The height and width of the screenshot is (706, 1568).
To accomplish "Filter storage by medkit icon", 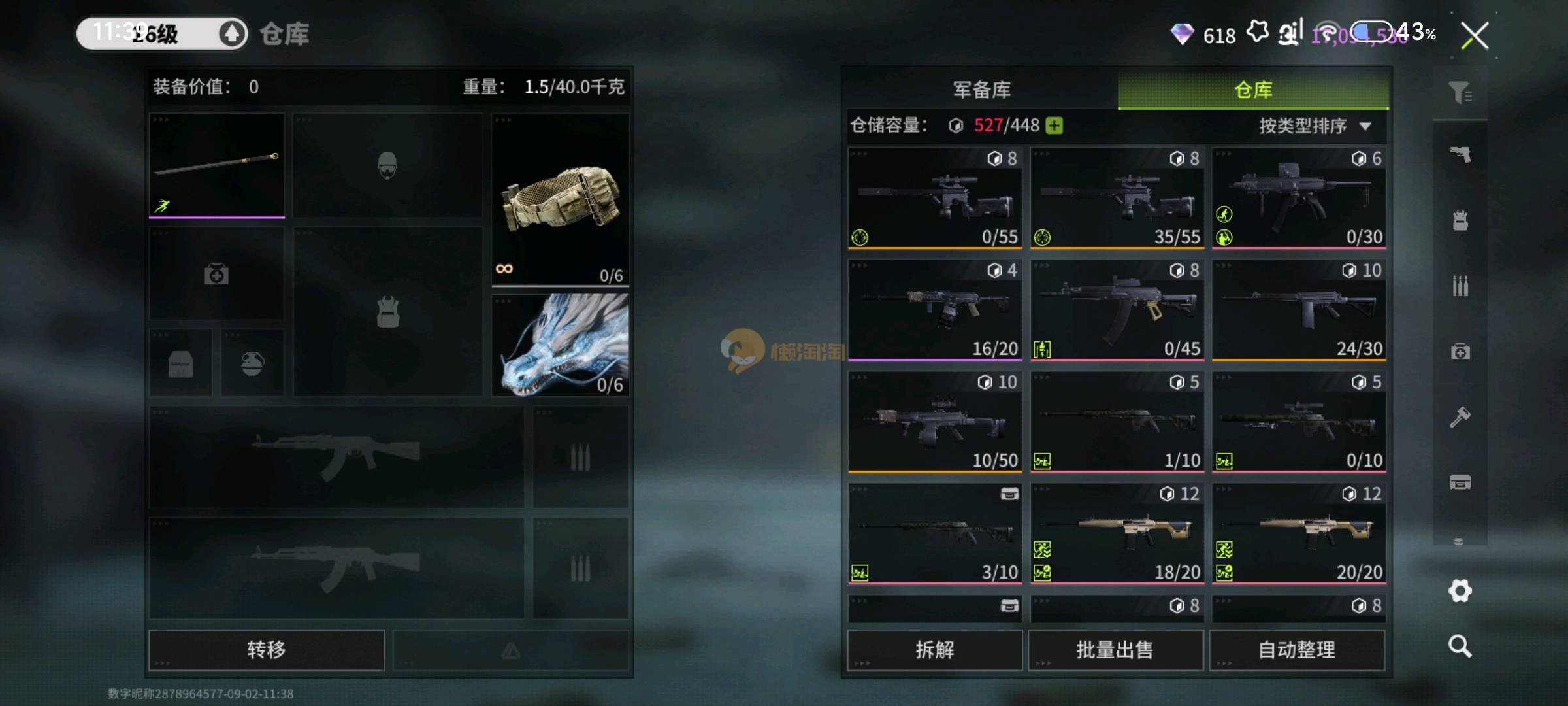I will pos(1460,352).
